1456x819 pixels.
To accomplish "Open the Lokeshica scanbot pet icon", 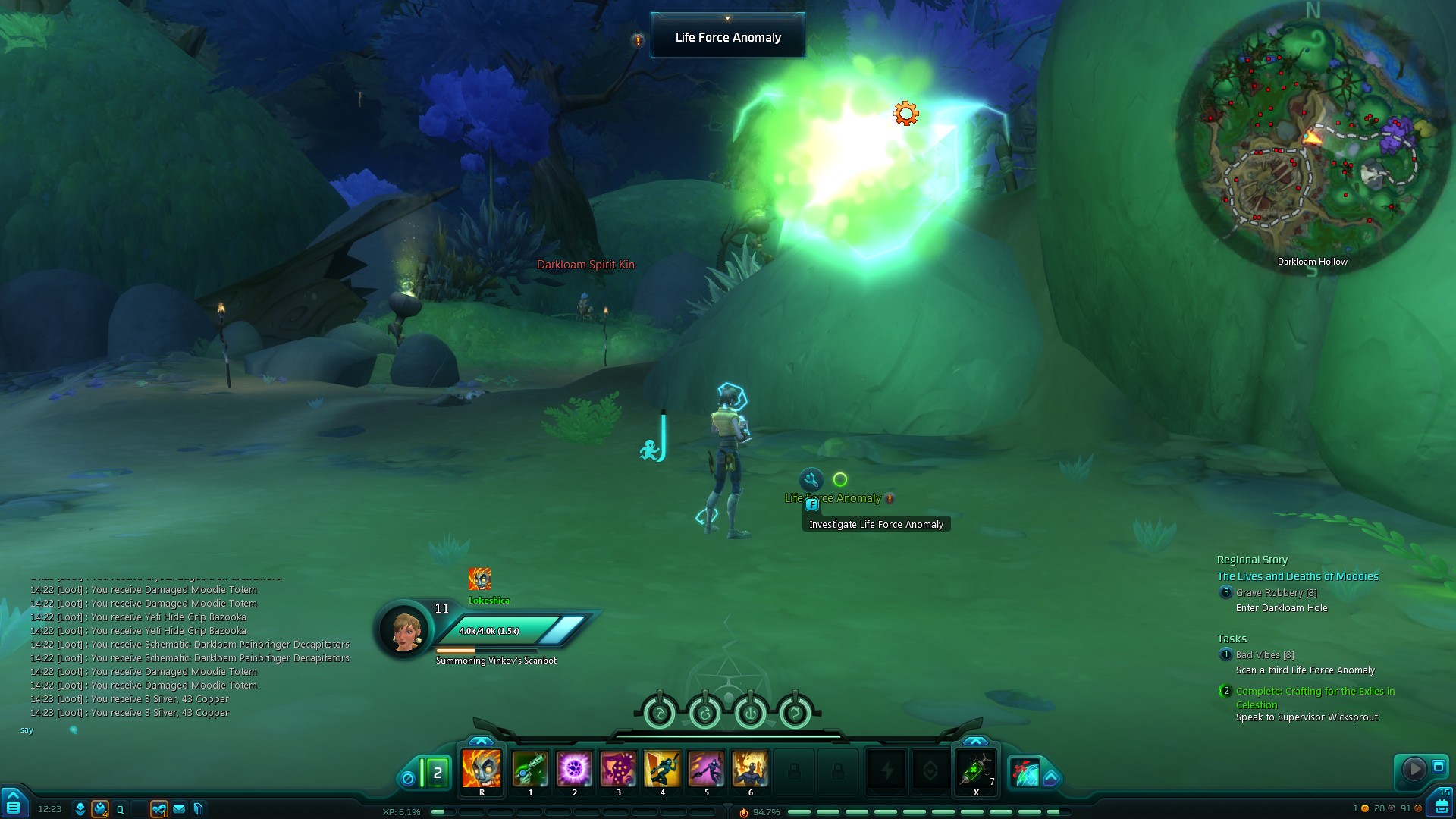I will tap(479, 579).
